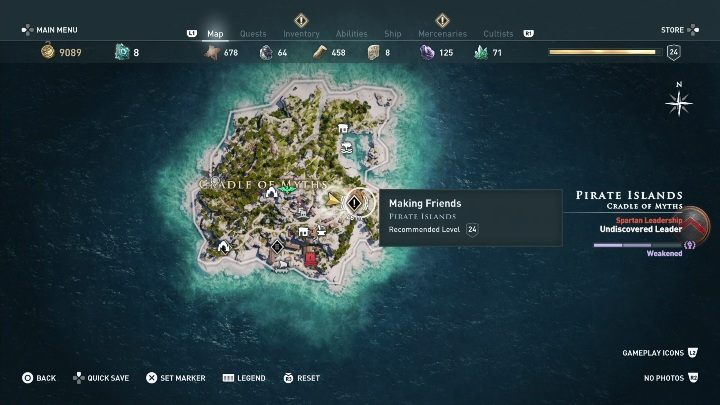Select the Map tab

click(x=215, y=33)
